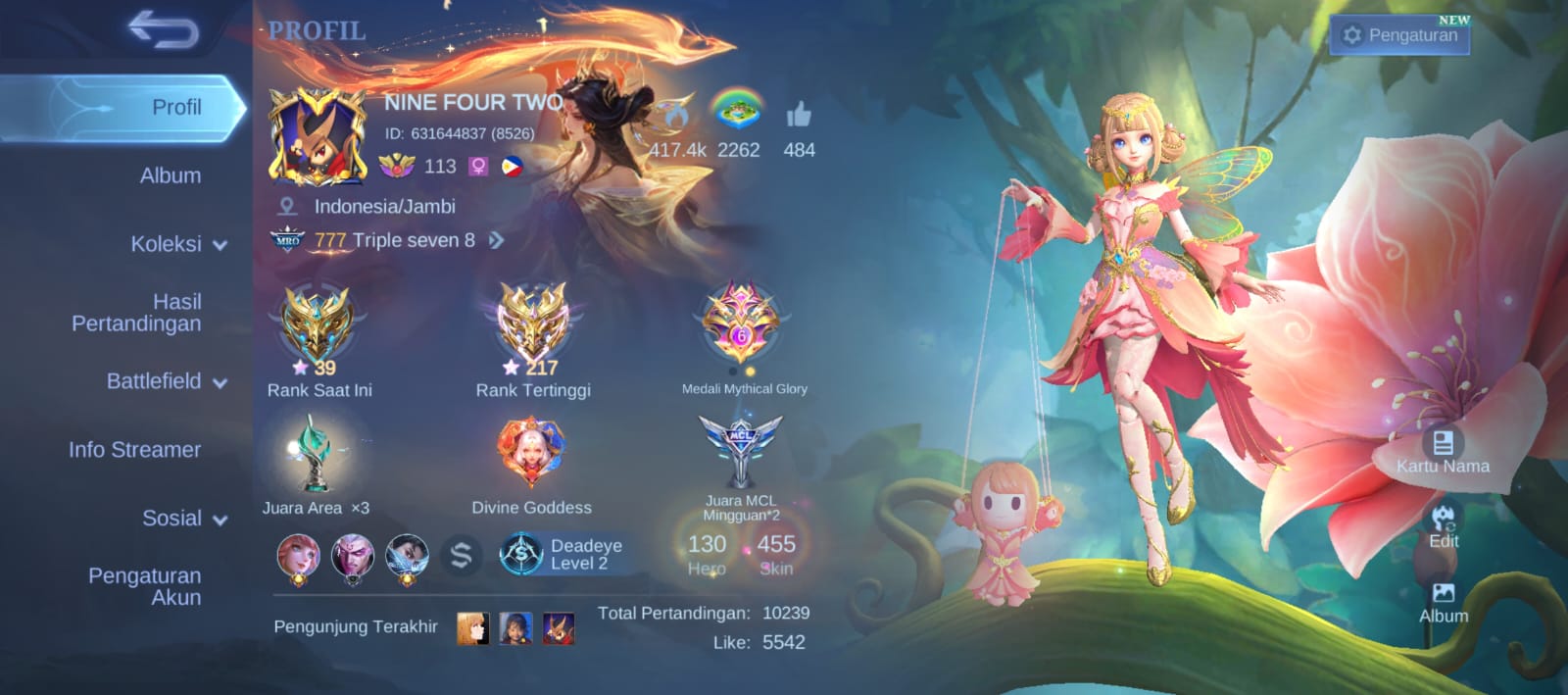Open the Info Streamer tab
The width and height of the screenshot is (1568, 695).
[134, 450]
